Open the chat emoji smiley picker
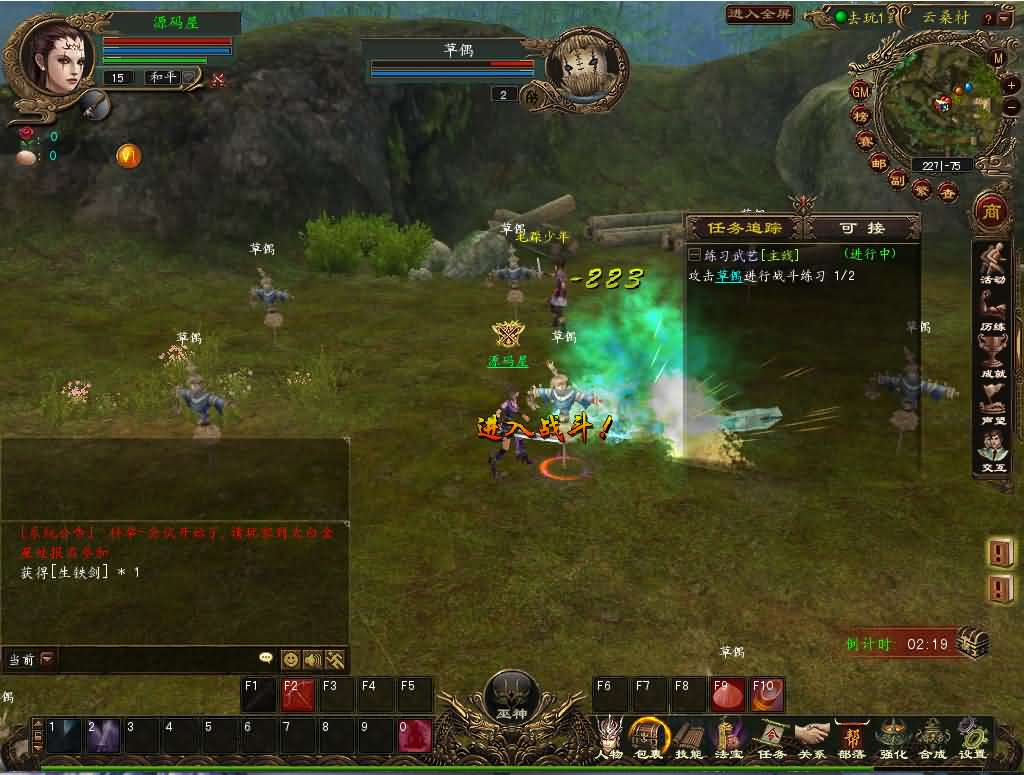The width and height of the screenshot is (1024, 775). [x=290, y=659]
